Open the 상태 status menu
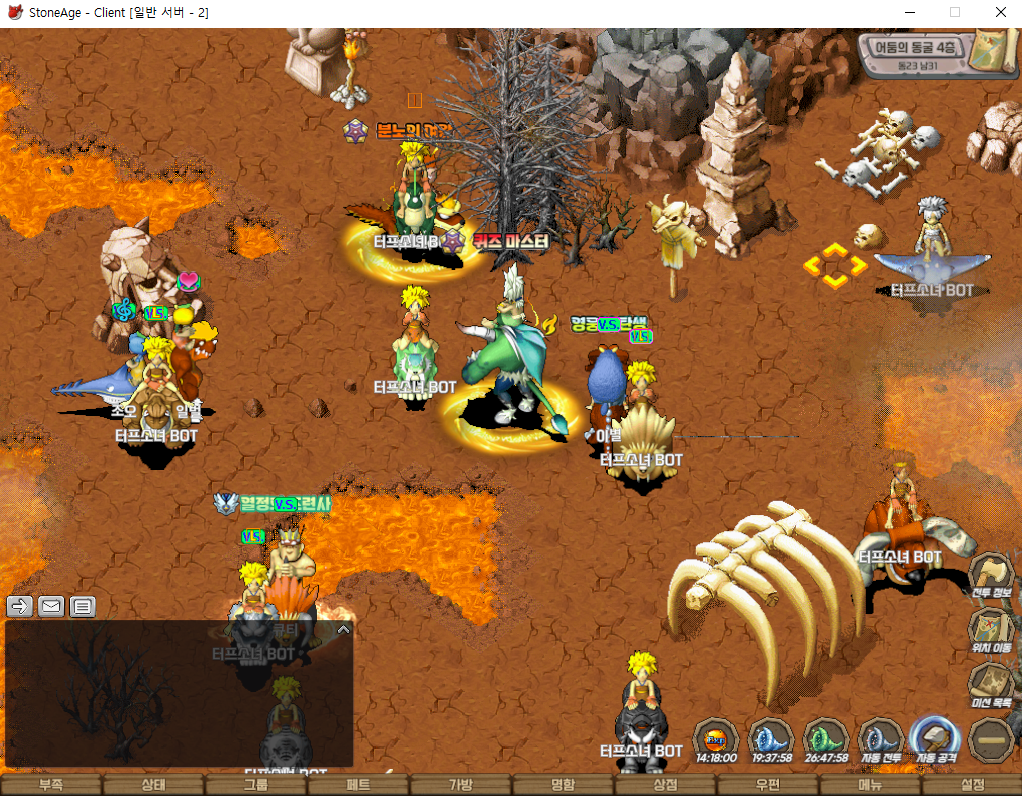Viewport: 1022px width, 796px height. 153,785
